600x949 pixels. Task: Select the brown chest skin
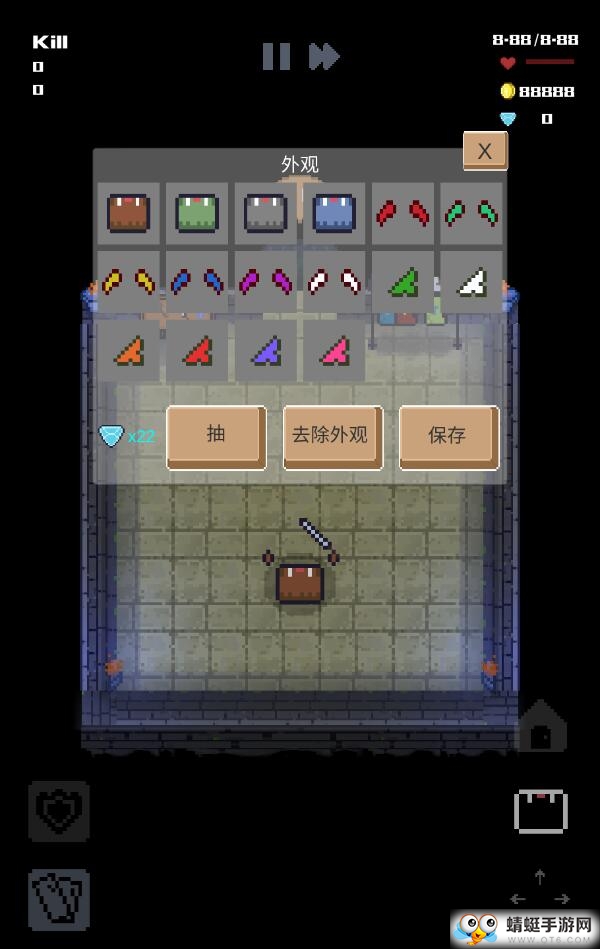(x=128, y=214)
